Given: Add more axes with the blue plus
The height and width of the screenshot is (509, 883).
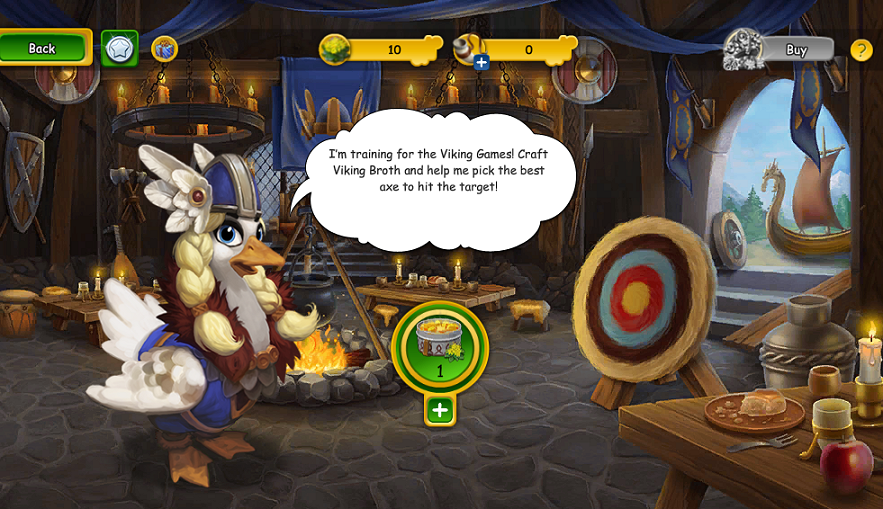Looking at the screenshot, I should point(481,63).
